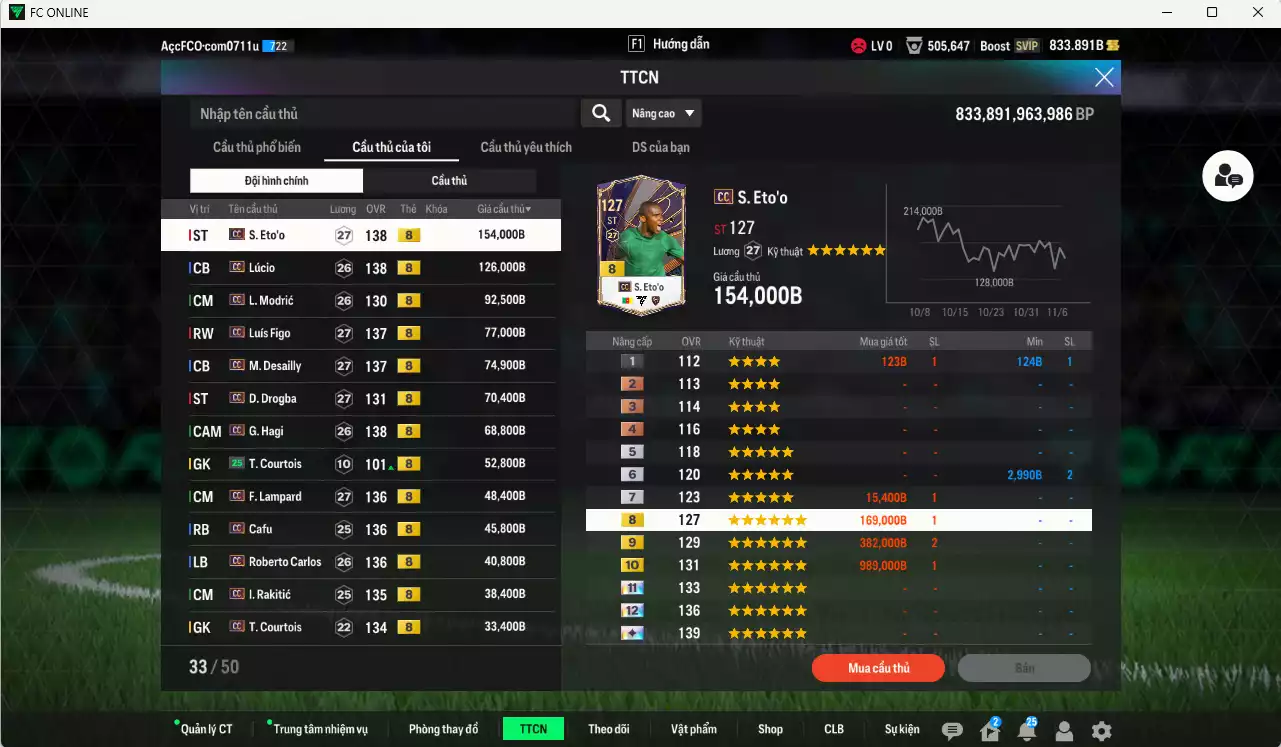
Task: Open the TTCN menu in bottom navigation
Action: coord(533,729)
